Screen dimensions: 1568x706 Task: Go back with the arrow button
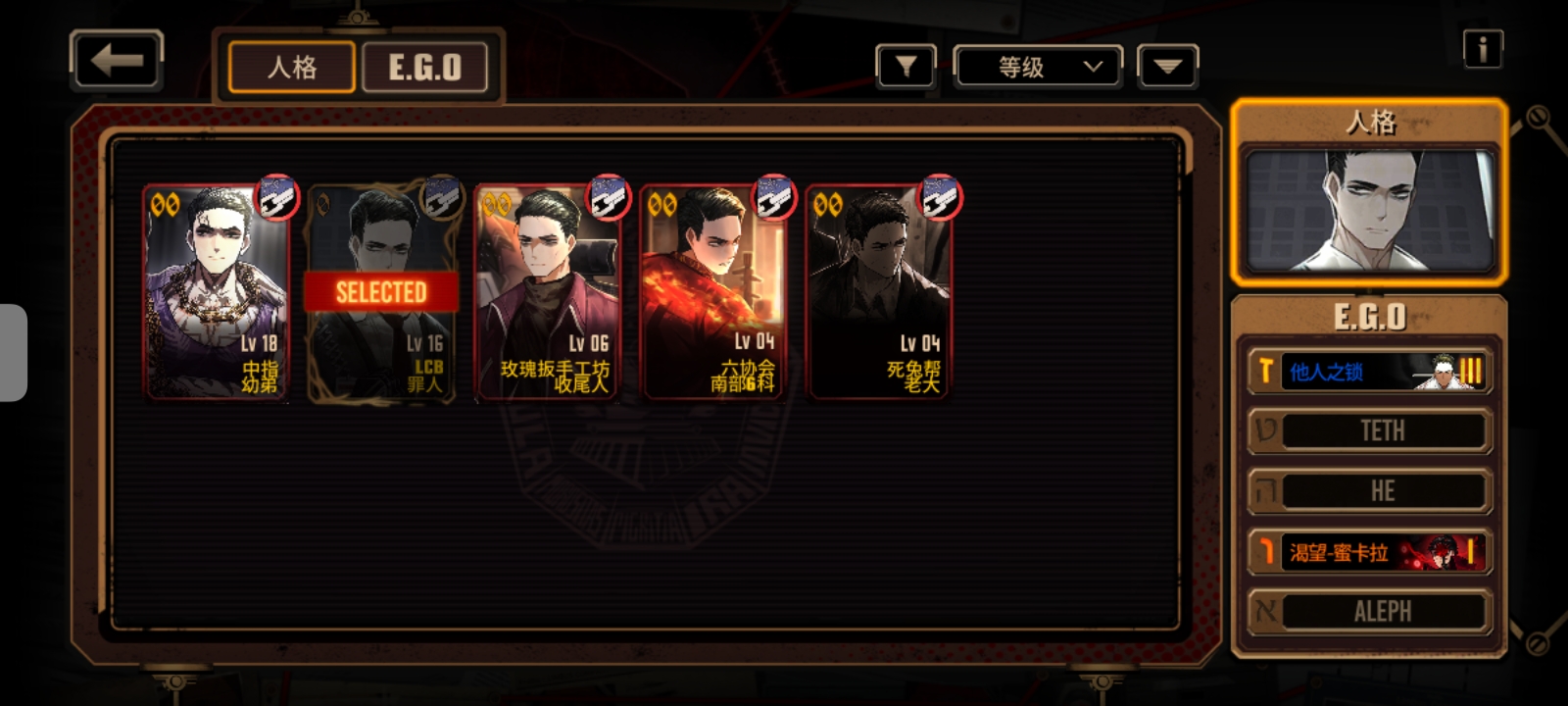coord(117,61)
